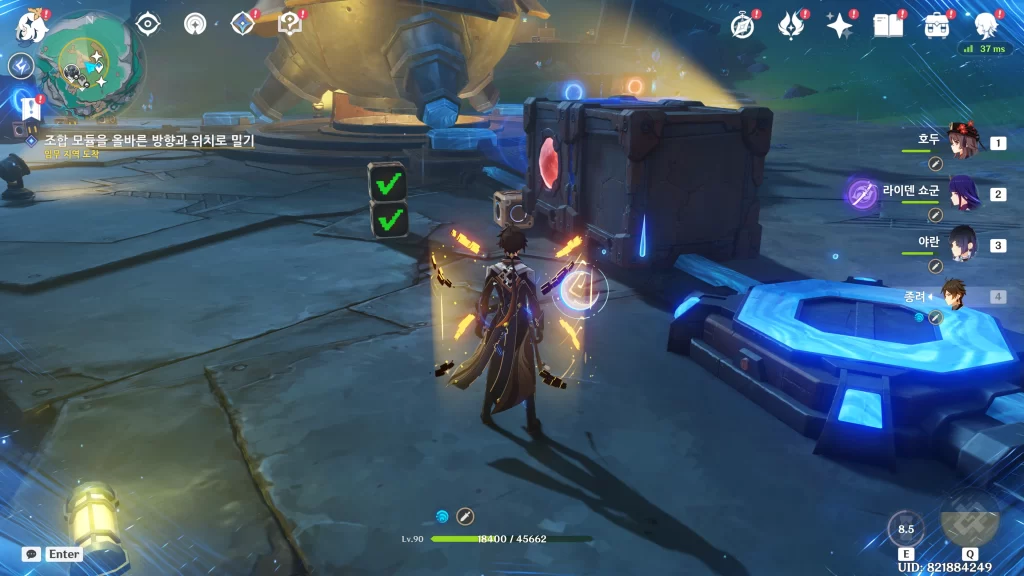The height and width of the screenshot is (576, 1024).
Task: Open the backpack inventory icon
Action: (936, 26)
